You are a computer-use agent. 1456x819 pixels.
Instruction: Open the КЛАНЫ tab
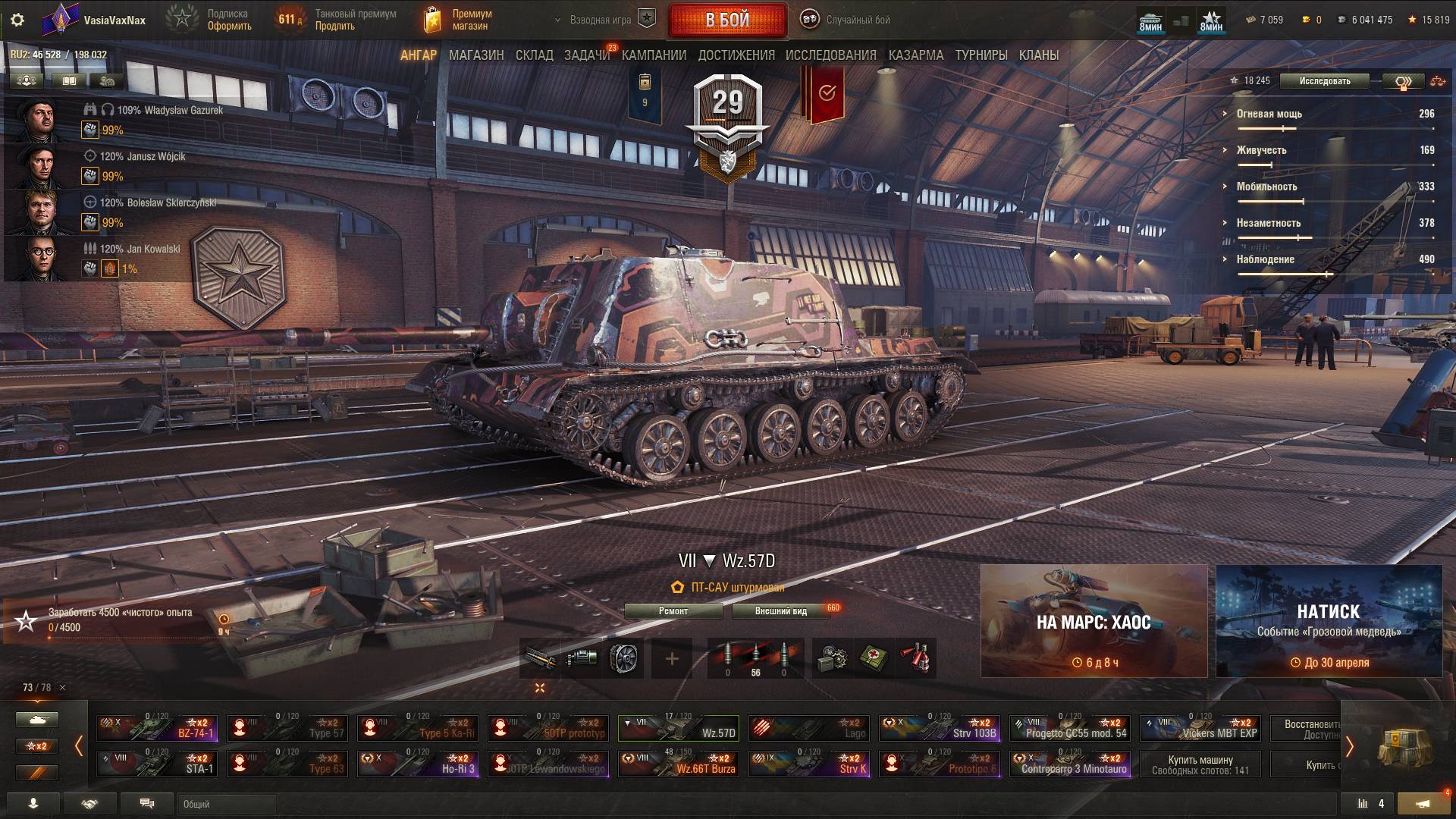click(1038, 55)
